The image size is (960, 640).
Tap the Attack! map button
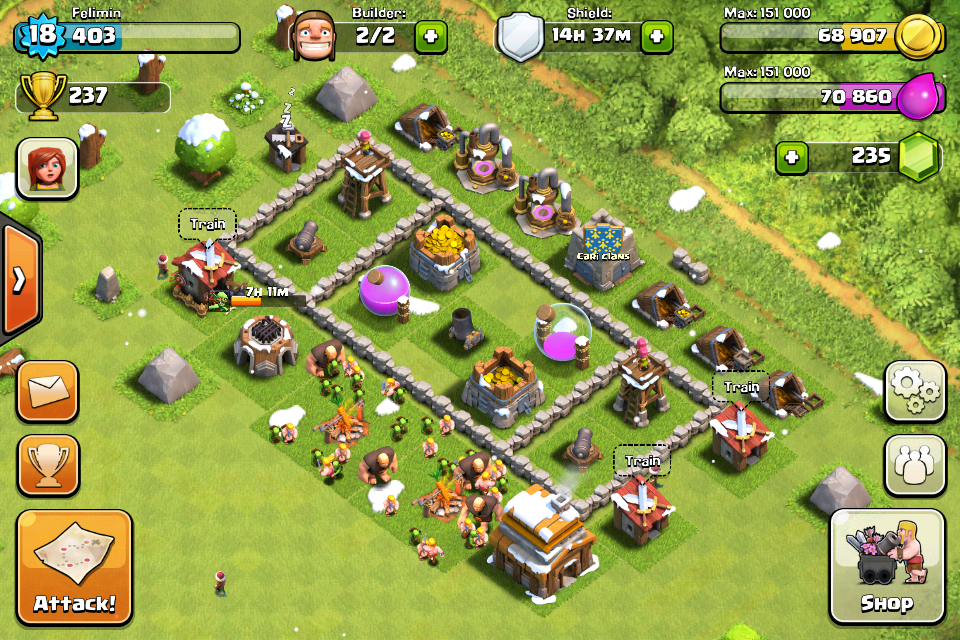(x=74, y=567)
